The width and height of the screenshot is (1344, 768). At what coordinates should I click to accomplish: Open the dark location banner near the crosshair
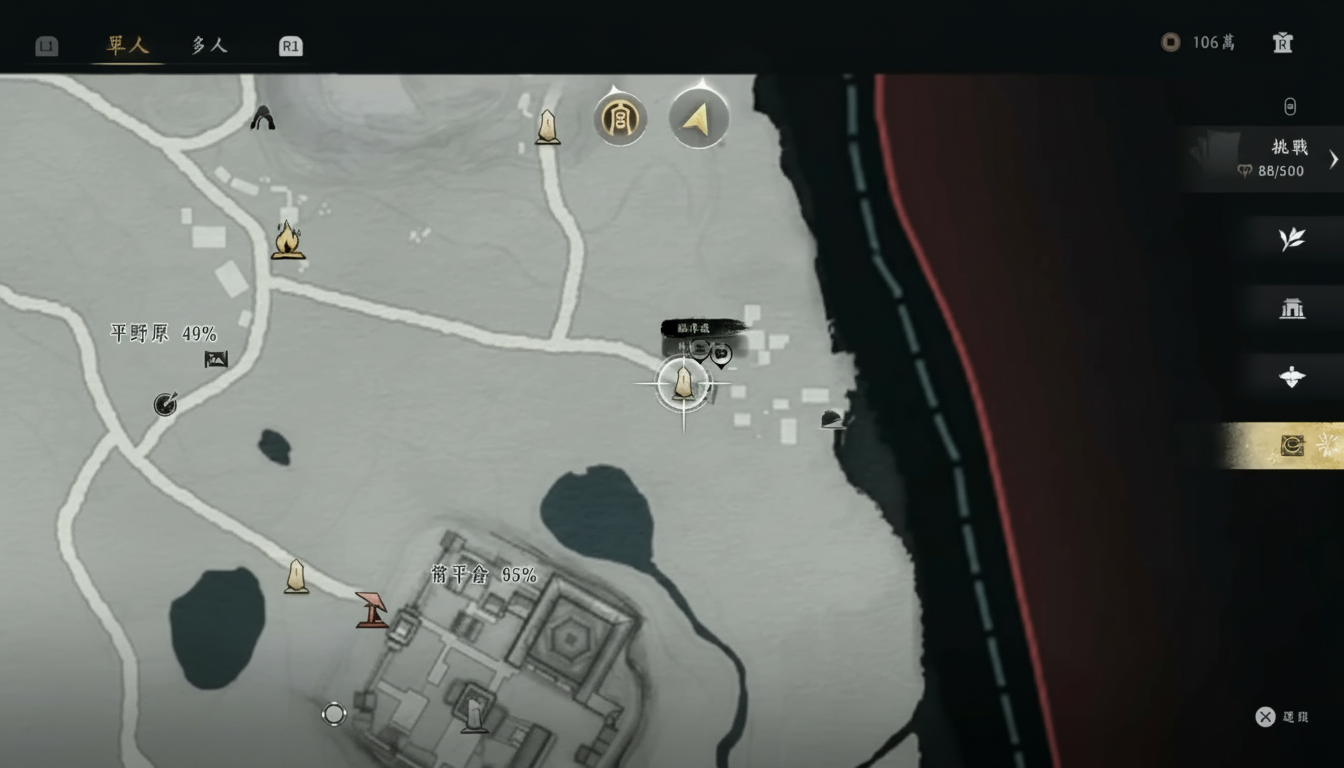click(x=702, y=326)
